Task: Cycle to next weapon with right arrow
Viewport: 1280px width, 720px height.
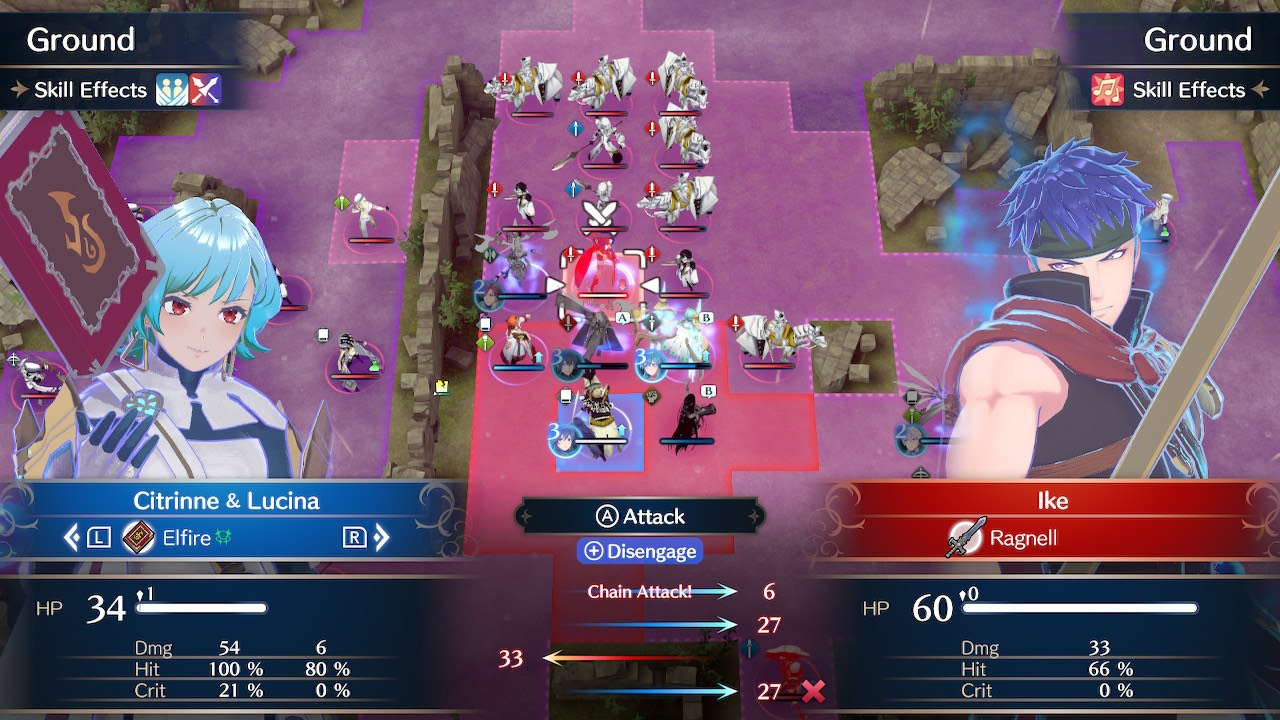Action: click(x=380, y=538)
